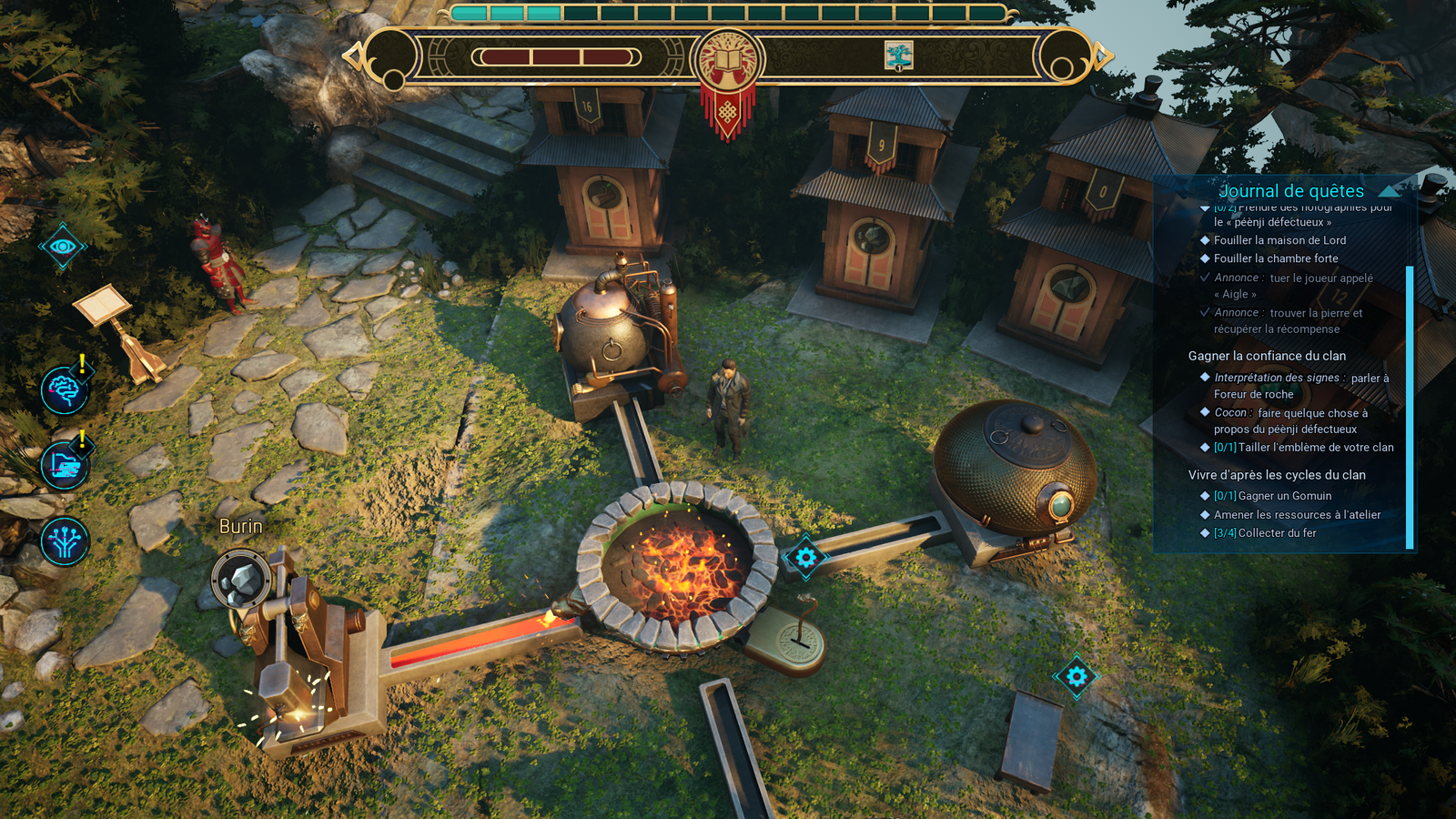This screenshot has height=819, width=1456.
Task: Select "Fouiller la maison de Lord" objective
Action: (1279, 240)
